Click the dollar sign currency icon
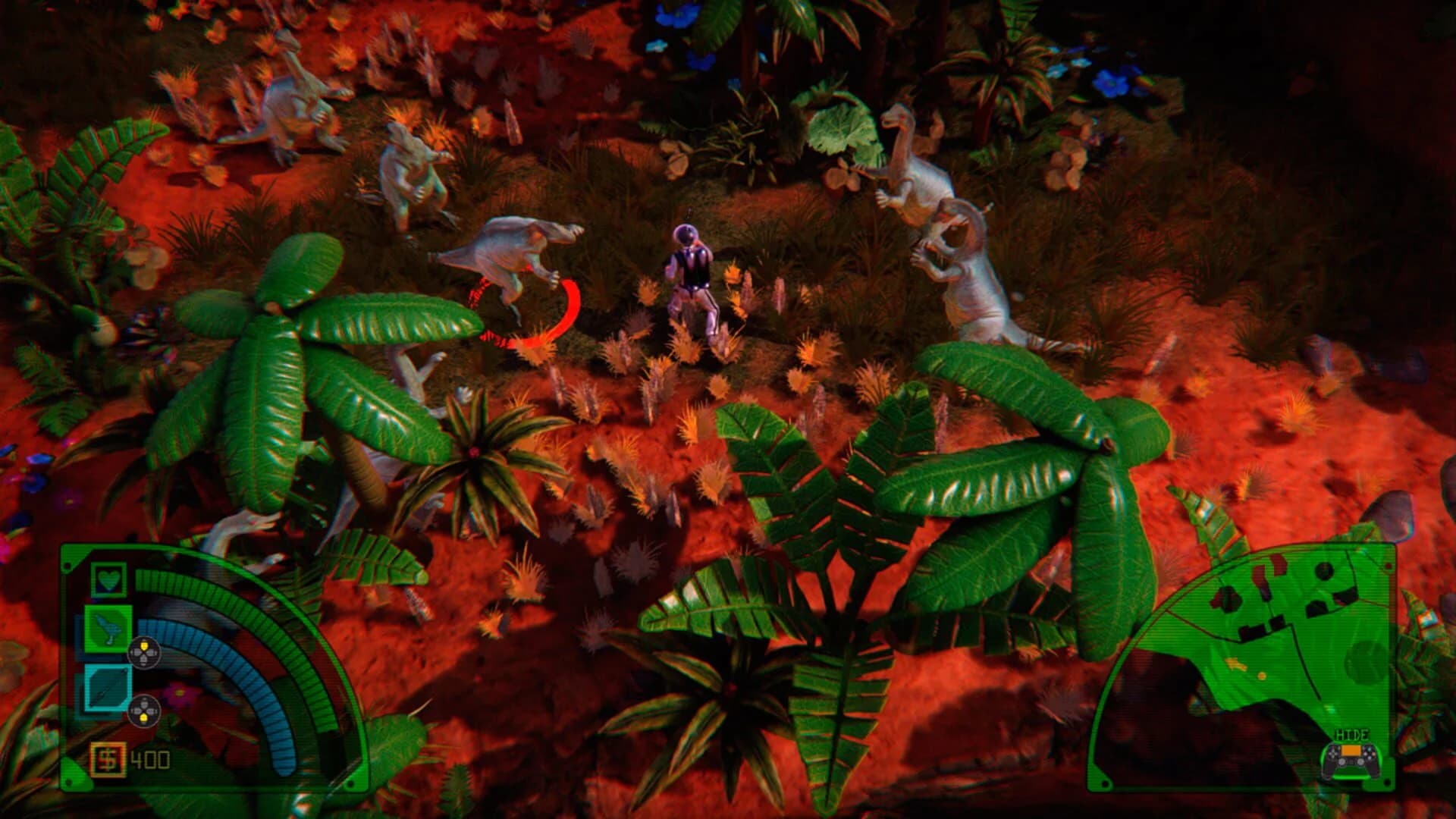1456x819 pixels. 107,760
